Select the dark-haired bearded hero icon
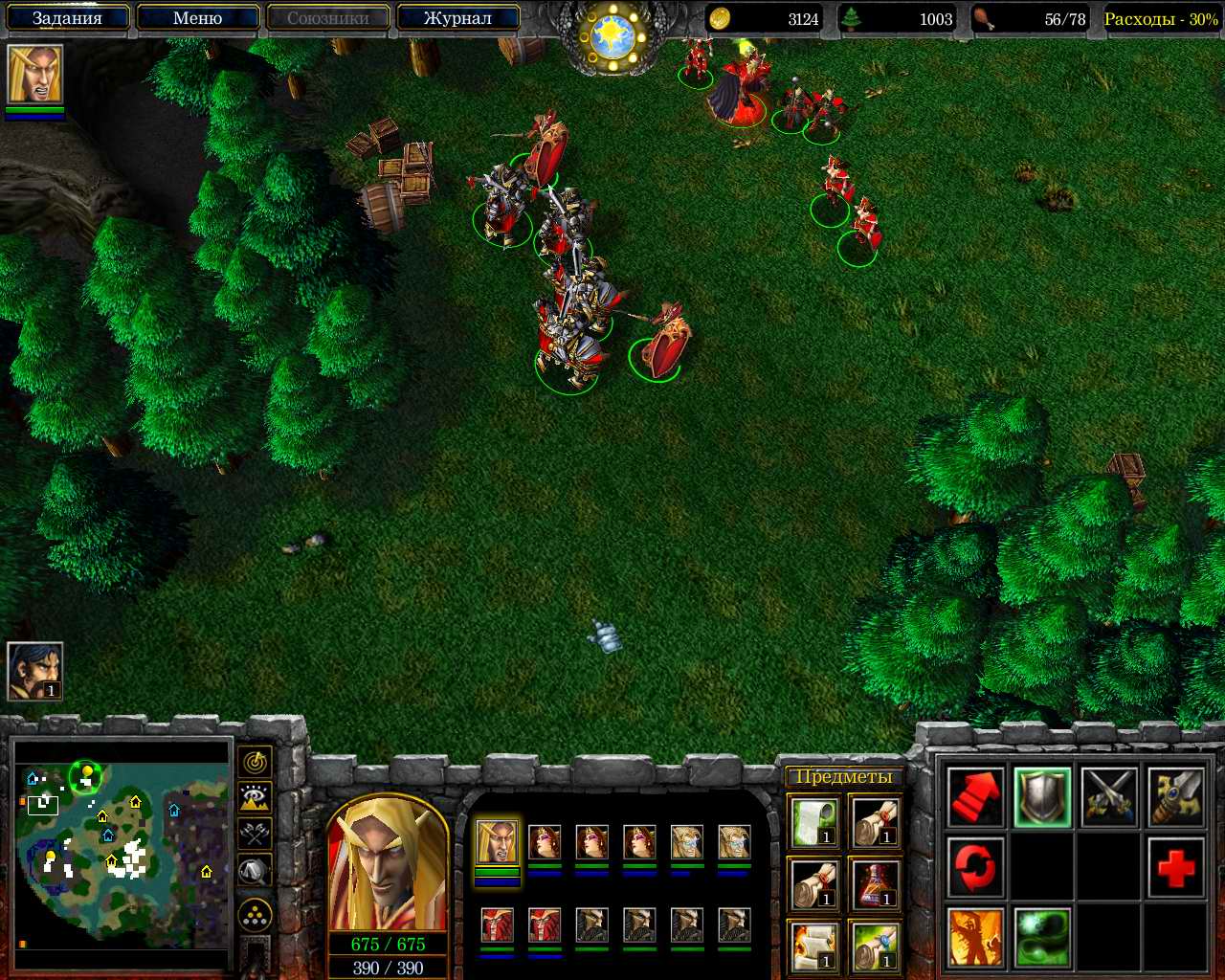 (x=35, y=671)
